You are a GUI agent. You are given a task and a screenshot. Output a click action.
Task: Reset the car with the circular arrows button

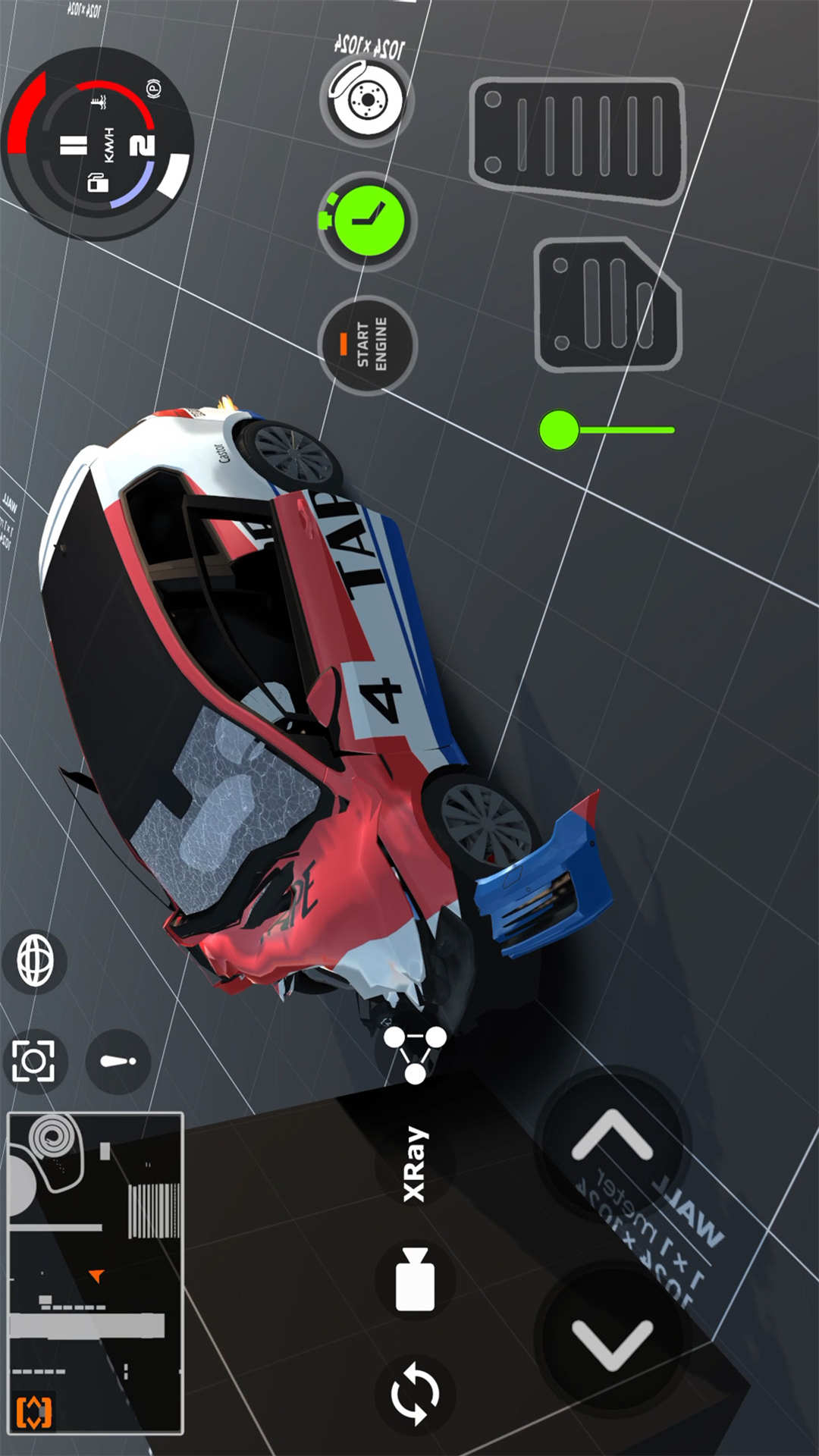click(415, 1393)
